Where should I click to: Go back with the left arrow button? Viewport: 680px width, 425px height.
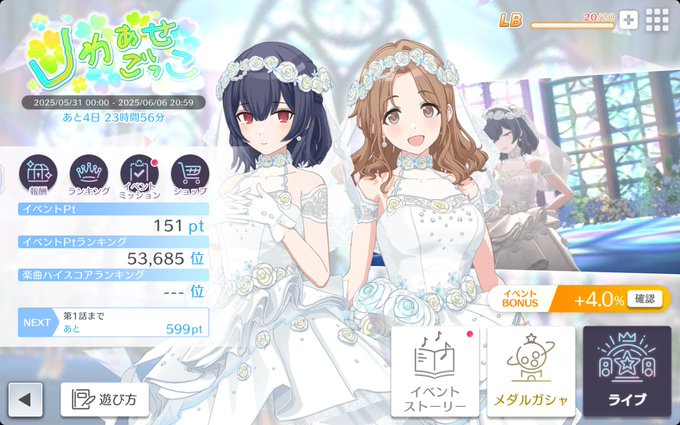point(25,400)
